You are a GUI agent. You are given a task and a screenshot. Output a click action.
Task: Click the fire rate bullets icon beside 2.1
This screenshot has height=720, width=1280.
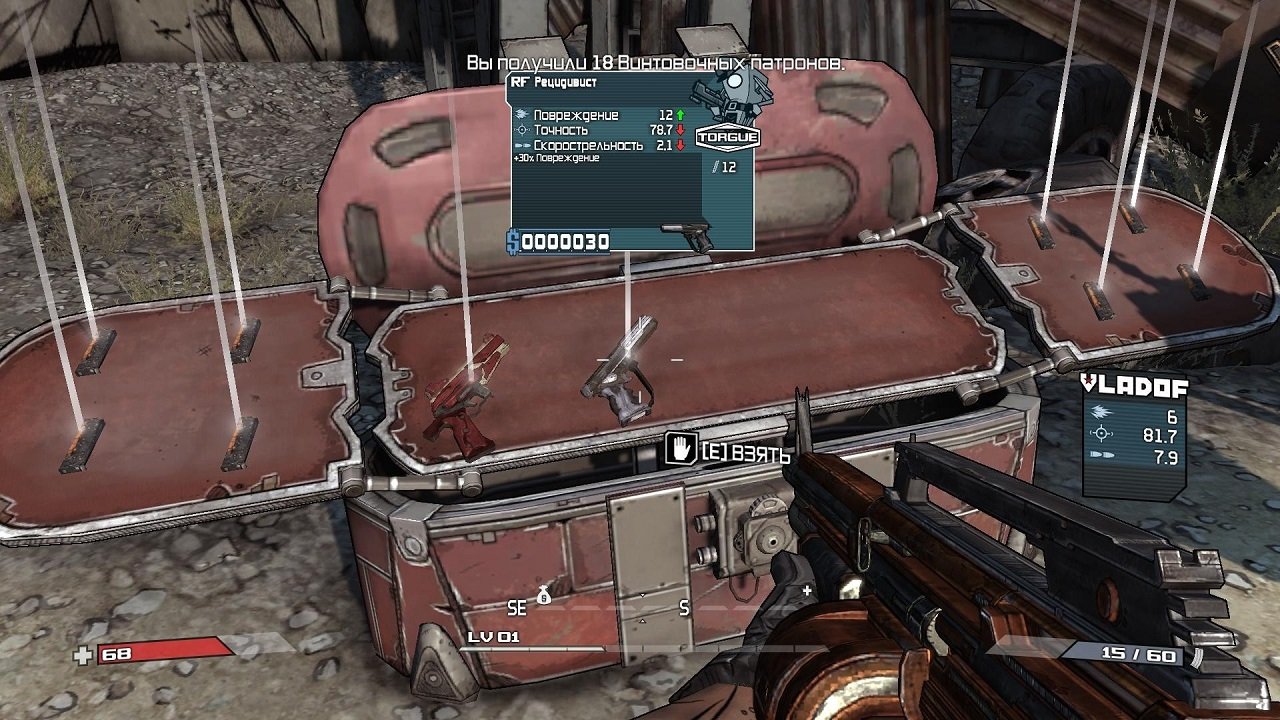coord(523,145)
